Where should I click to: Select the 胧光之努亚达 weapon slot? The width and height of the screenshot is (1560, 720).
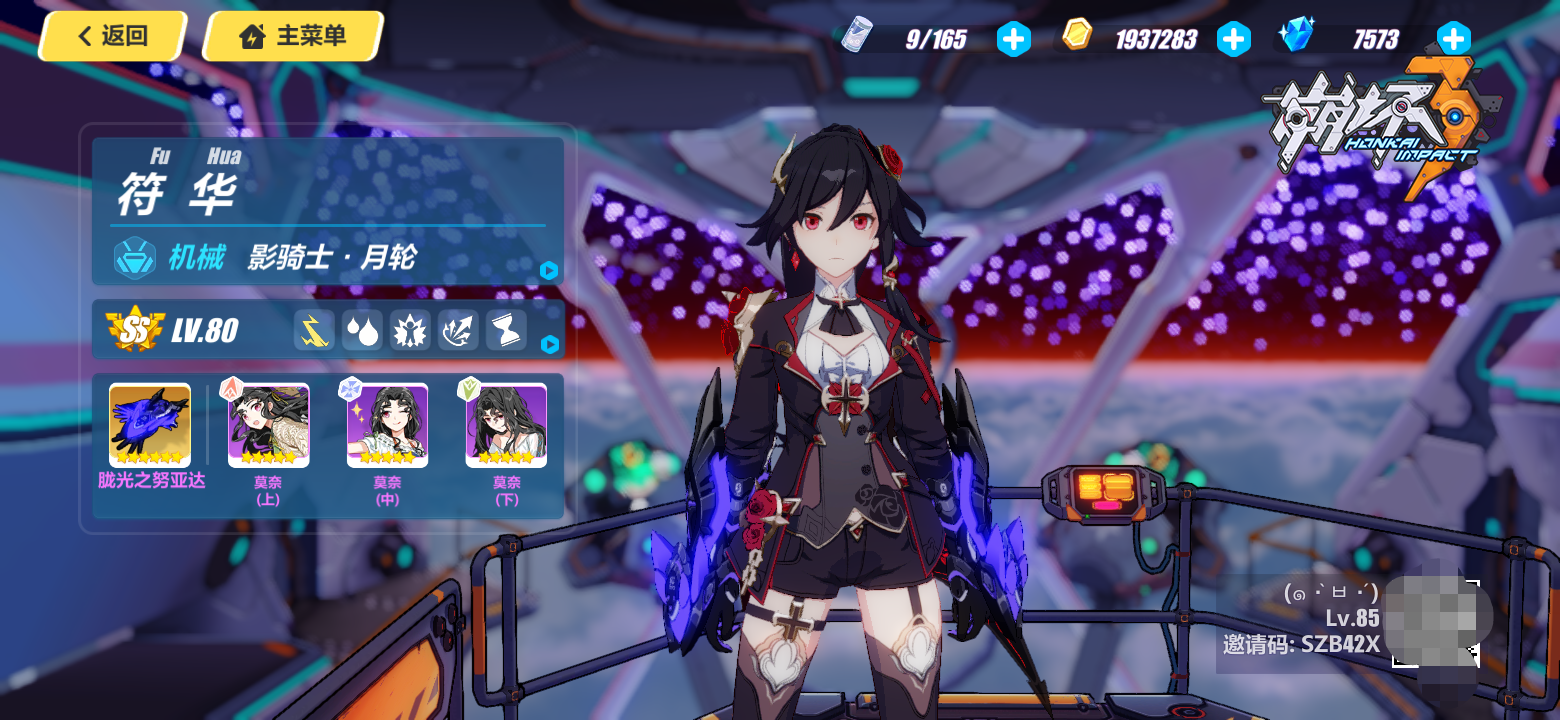[150, 426]
